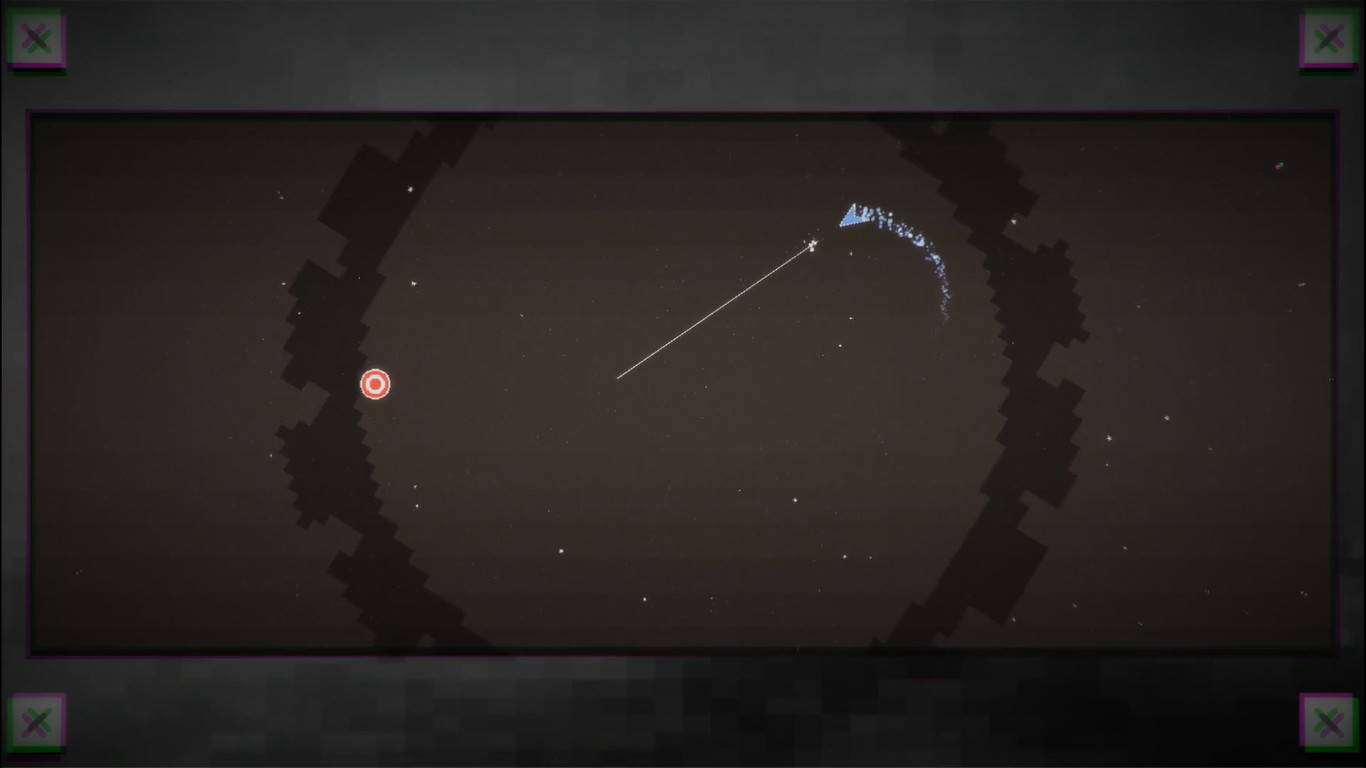Click the small star cursor at the aiming line tip

pos(812,245)
